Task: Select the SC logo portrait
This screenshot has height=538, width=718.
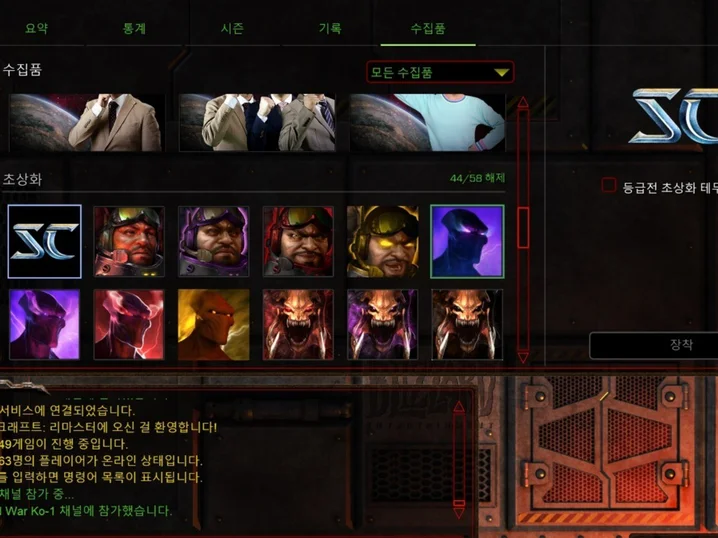Action: pos(44,242)
